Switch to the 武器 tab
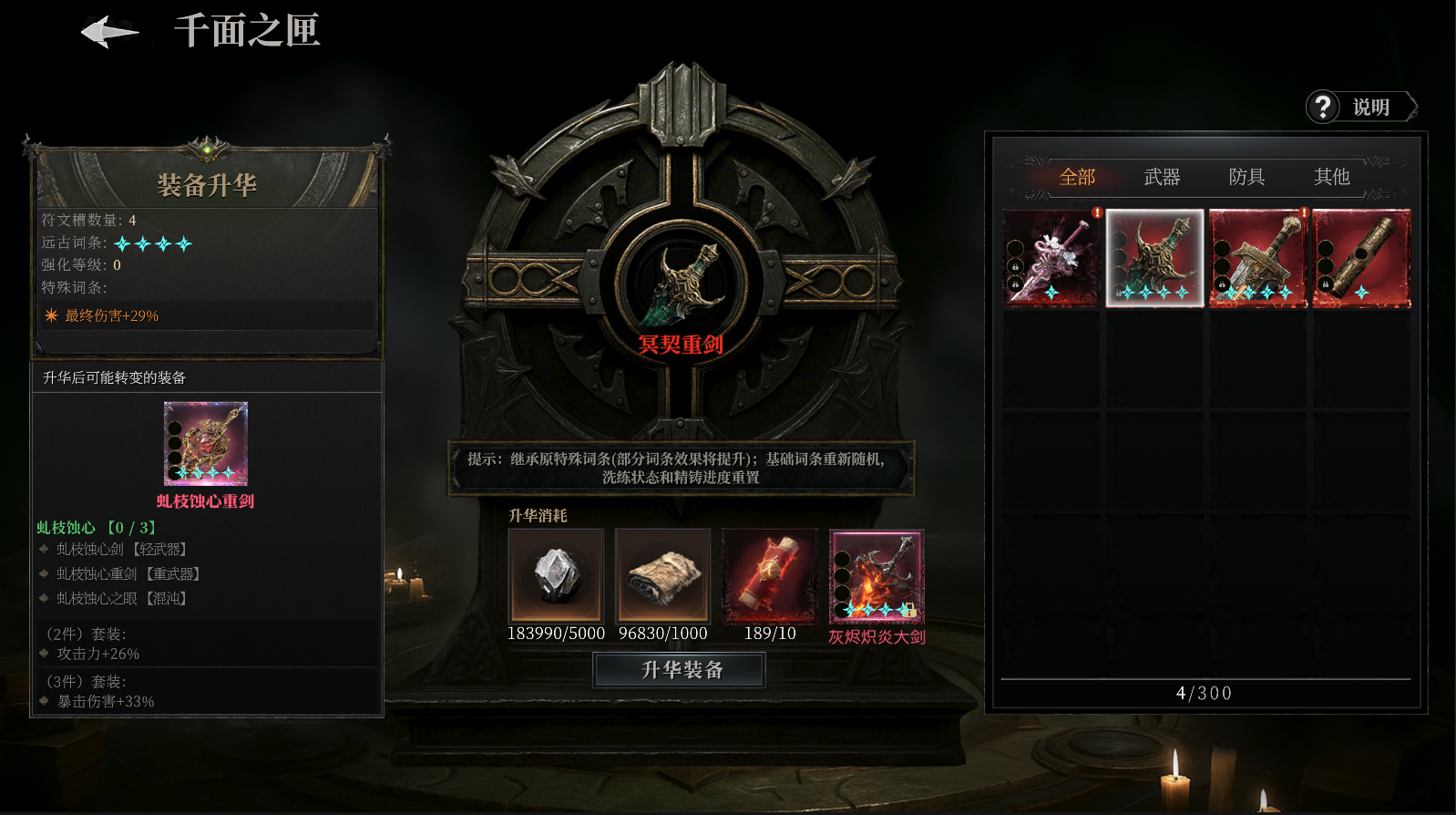The height and width of the screenshot is (815, 1456). point(1162,177)
